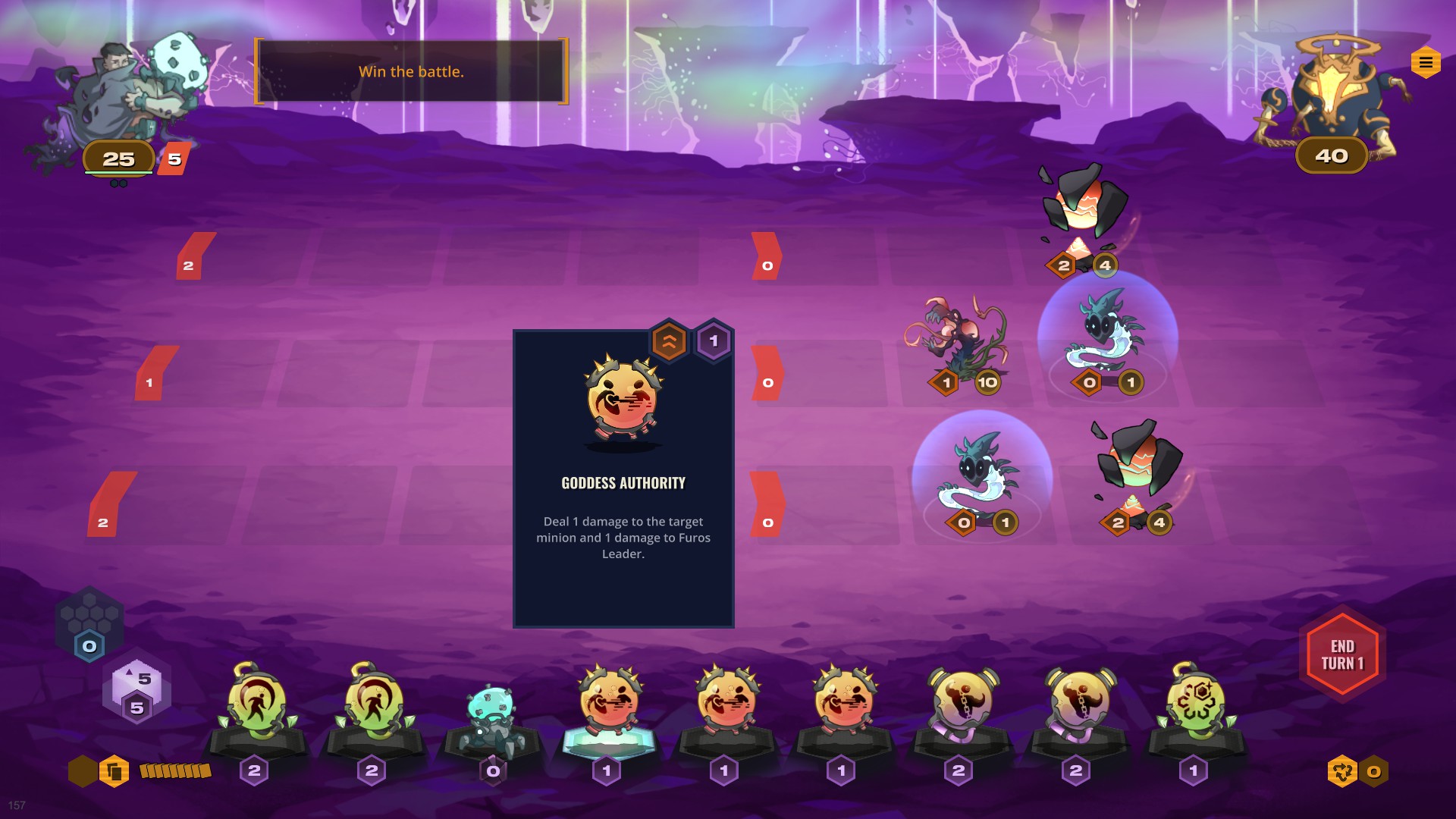View the discard pile icon showing 0
Image resolution: width=1456 pixels, height=819 pixels.
[x=1342, y=772]
